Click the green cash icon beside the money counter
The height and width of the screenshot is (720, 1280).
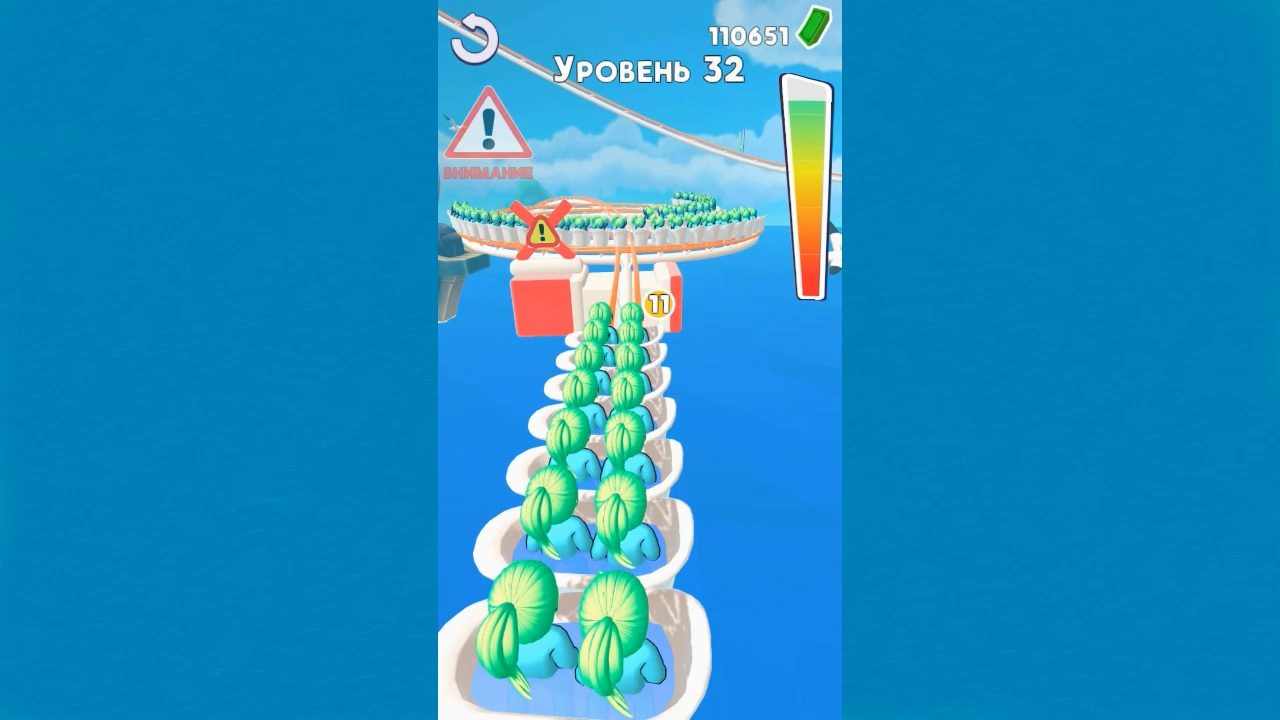[x=812, y=29]
